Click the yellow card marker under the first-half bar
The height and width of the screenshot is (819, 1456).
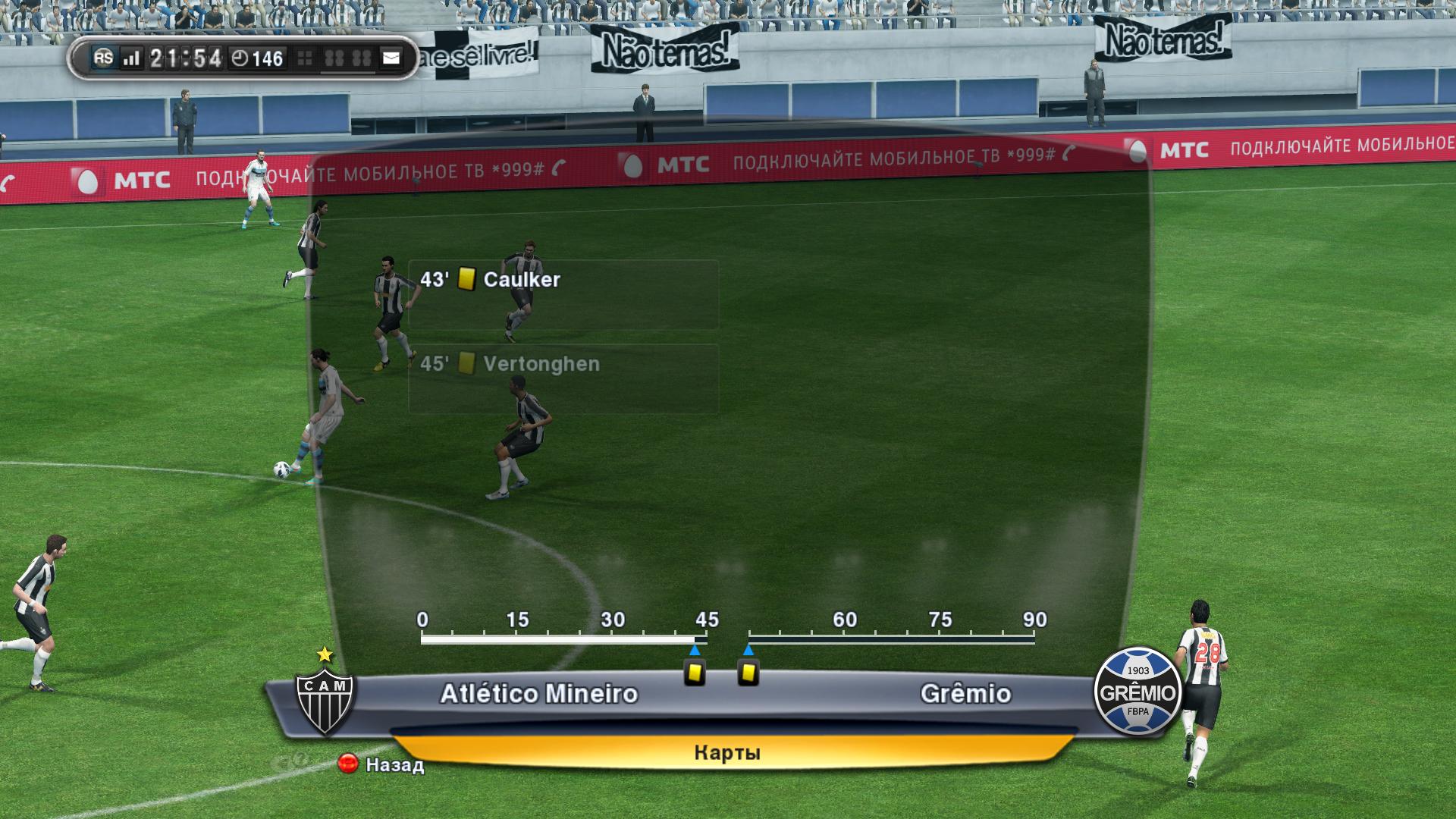tap(695, 672)
